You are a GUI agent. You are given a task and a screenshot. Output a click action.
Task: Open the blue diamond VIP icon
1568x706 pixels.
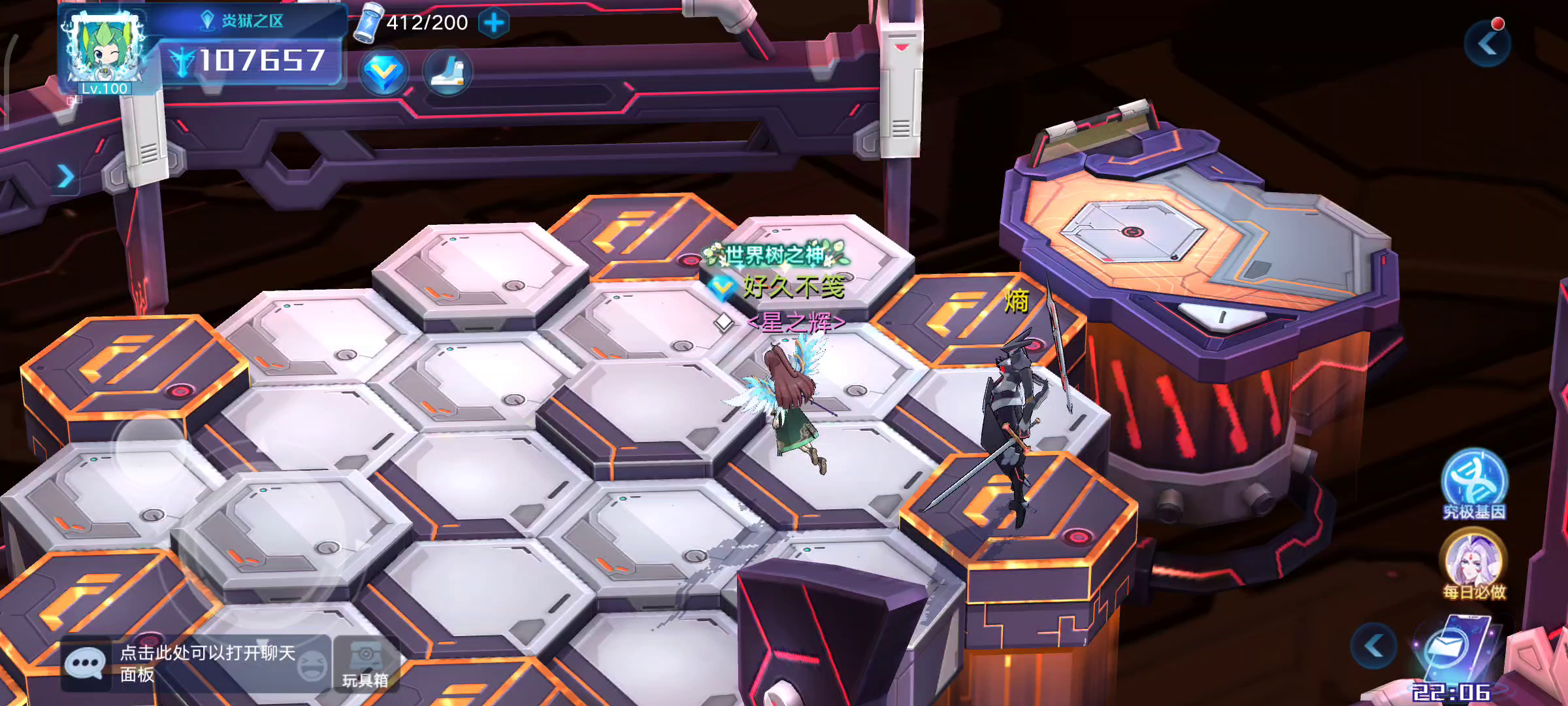(x=384, y=73)
